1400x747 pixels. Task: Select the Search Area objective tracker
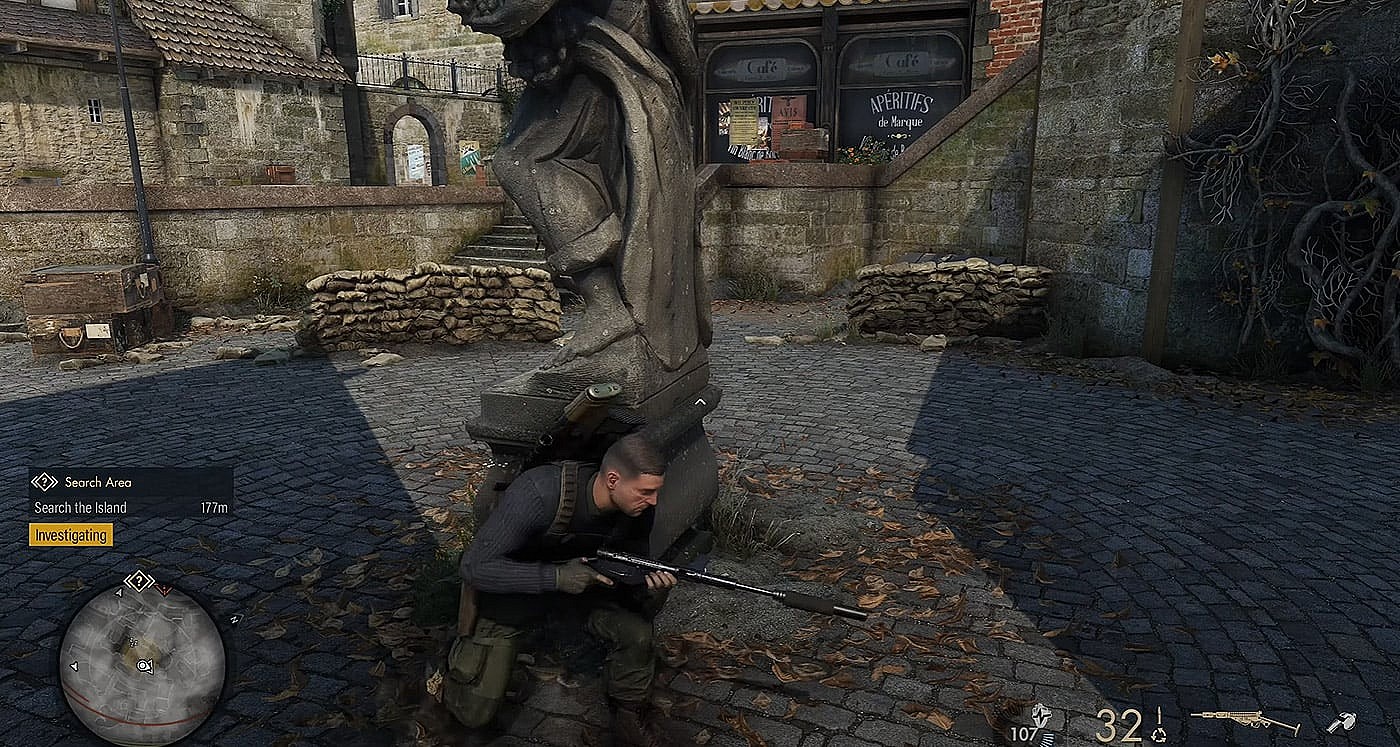click(x=130, y=482)
